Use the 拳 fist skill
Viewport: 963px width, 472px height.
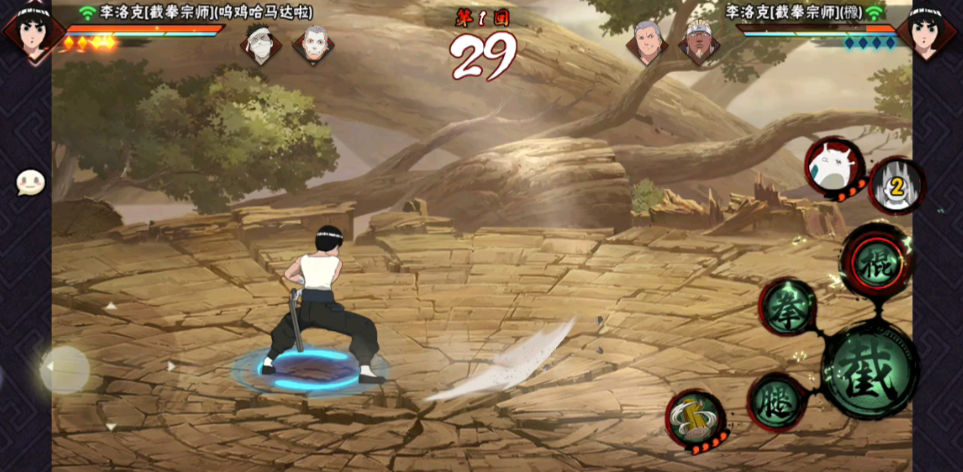pyautogui.click(x=790, y=306)
